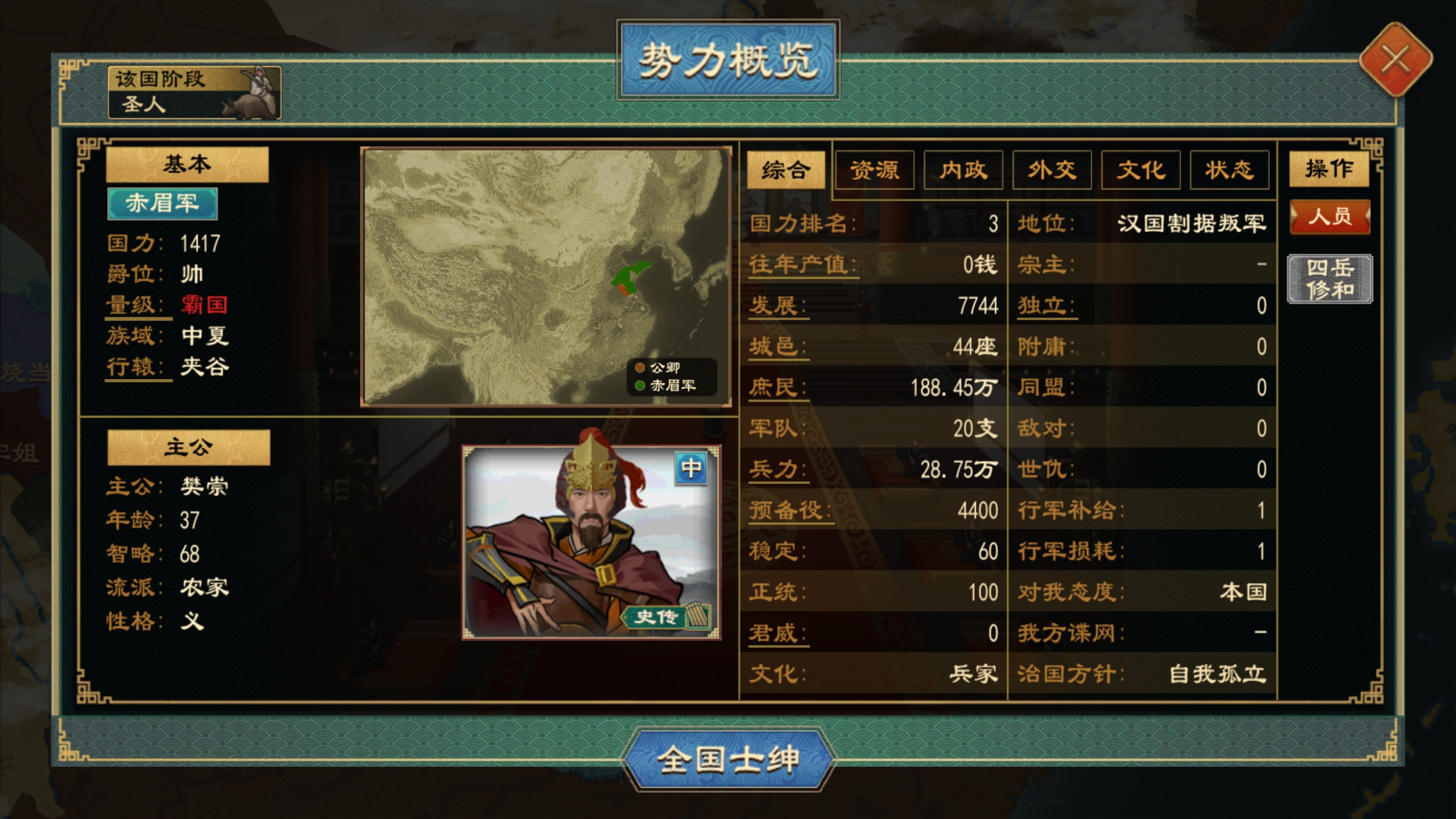Open the 外交 tab
The image size is (1456, 819).
pyautogui.click(x=1051, y=169)
